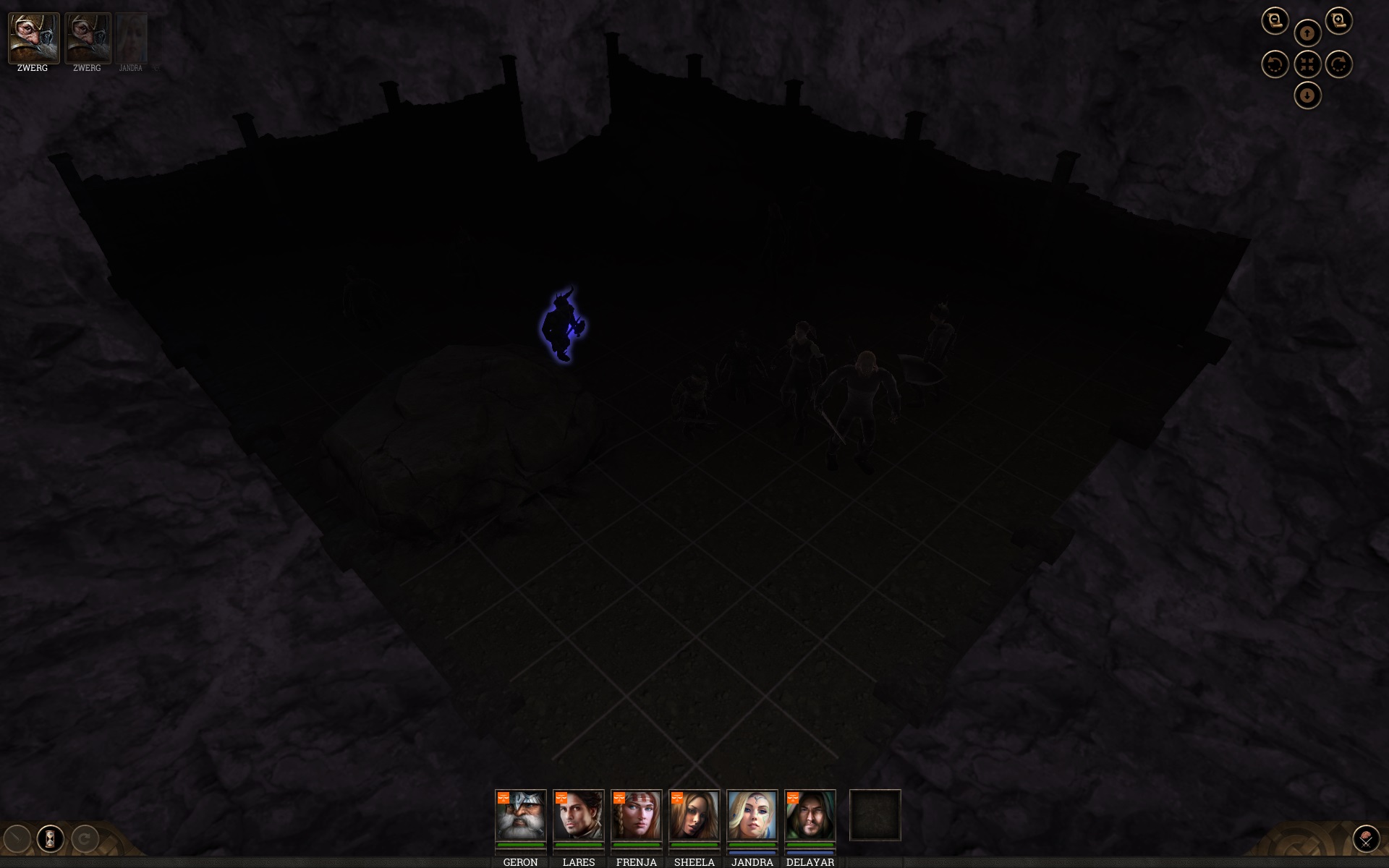Center the camera with the inward arrows button
The width and height of the screenshot is (1389, 868).
(x=1307, y=64)
